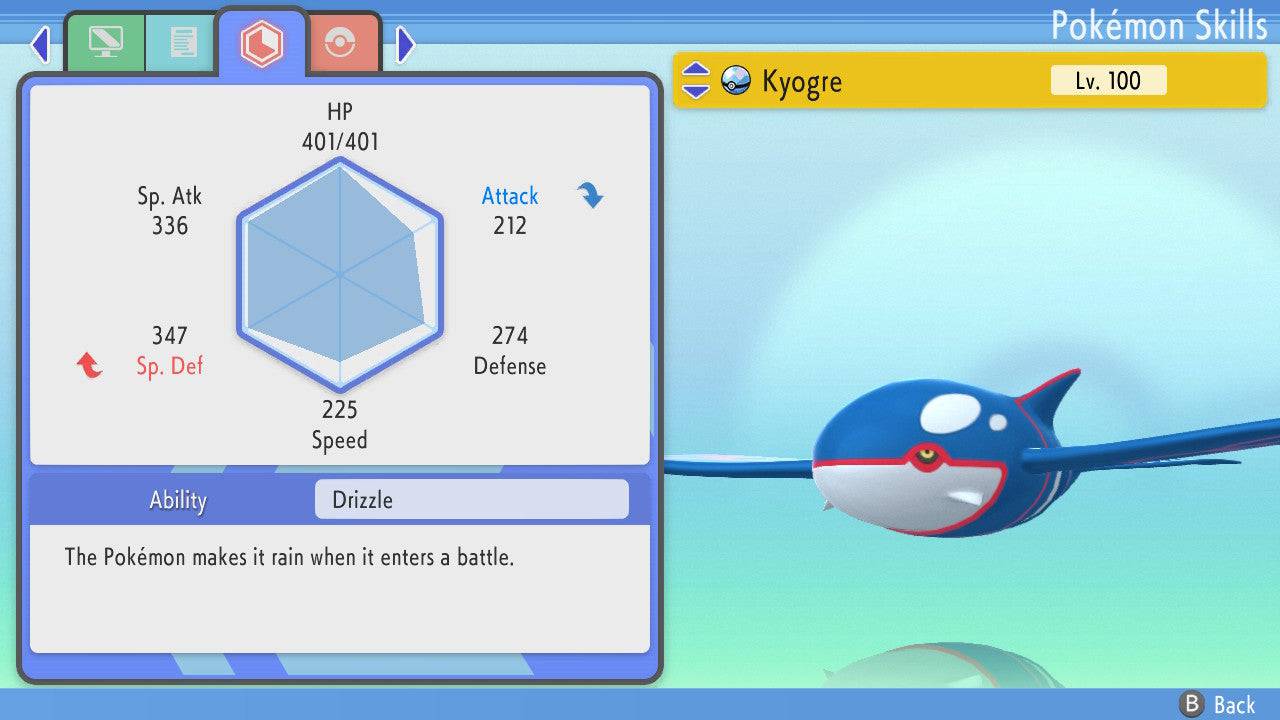The image size is (1280, 720).
Task: Switch to the Poké Ball ribbons tab
Action: [x=341, y=43]
